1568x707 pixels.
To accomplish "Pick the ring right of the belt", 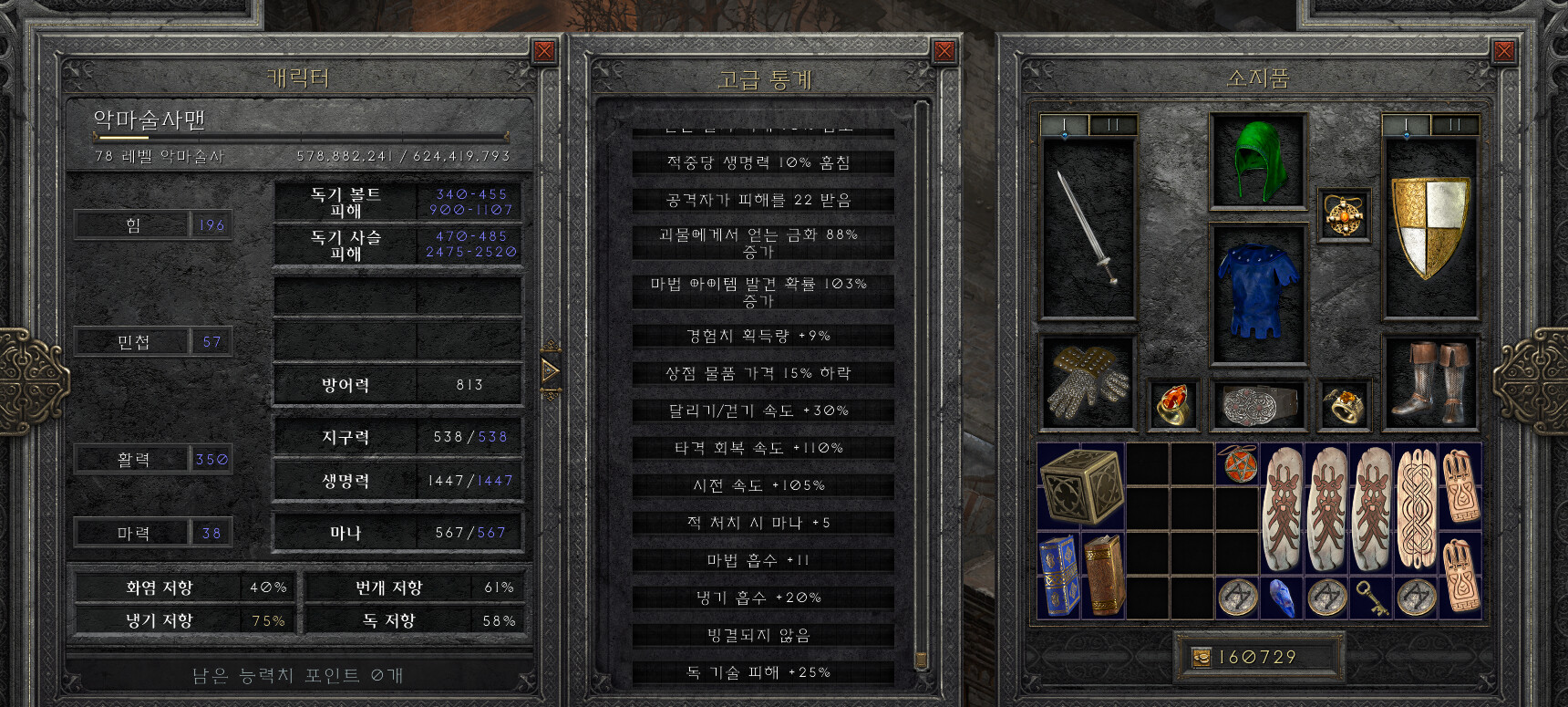I will click(1344, 404).
